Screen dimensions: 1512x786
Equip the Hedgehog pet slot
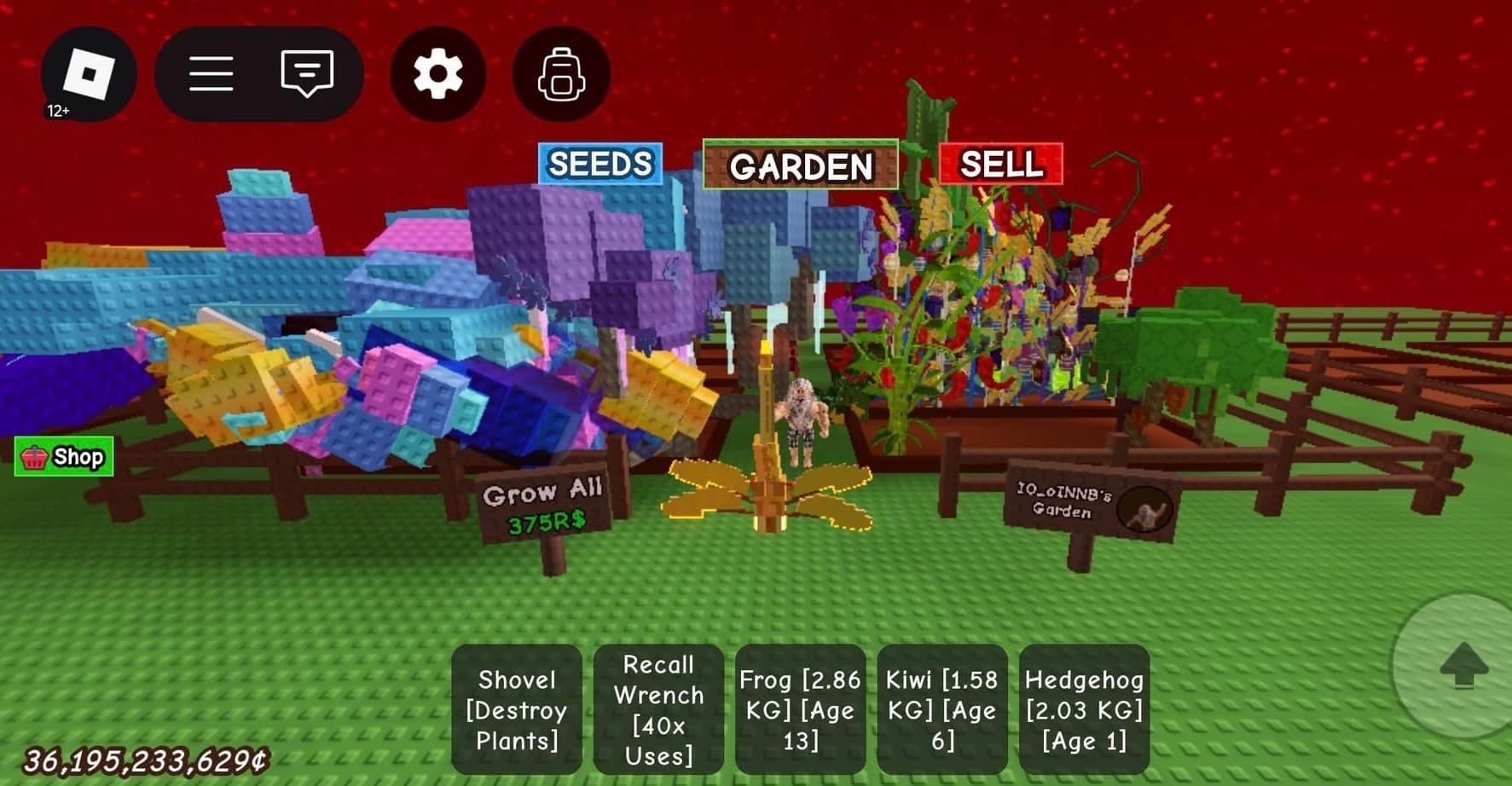click(1084, 709)
